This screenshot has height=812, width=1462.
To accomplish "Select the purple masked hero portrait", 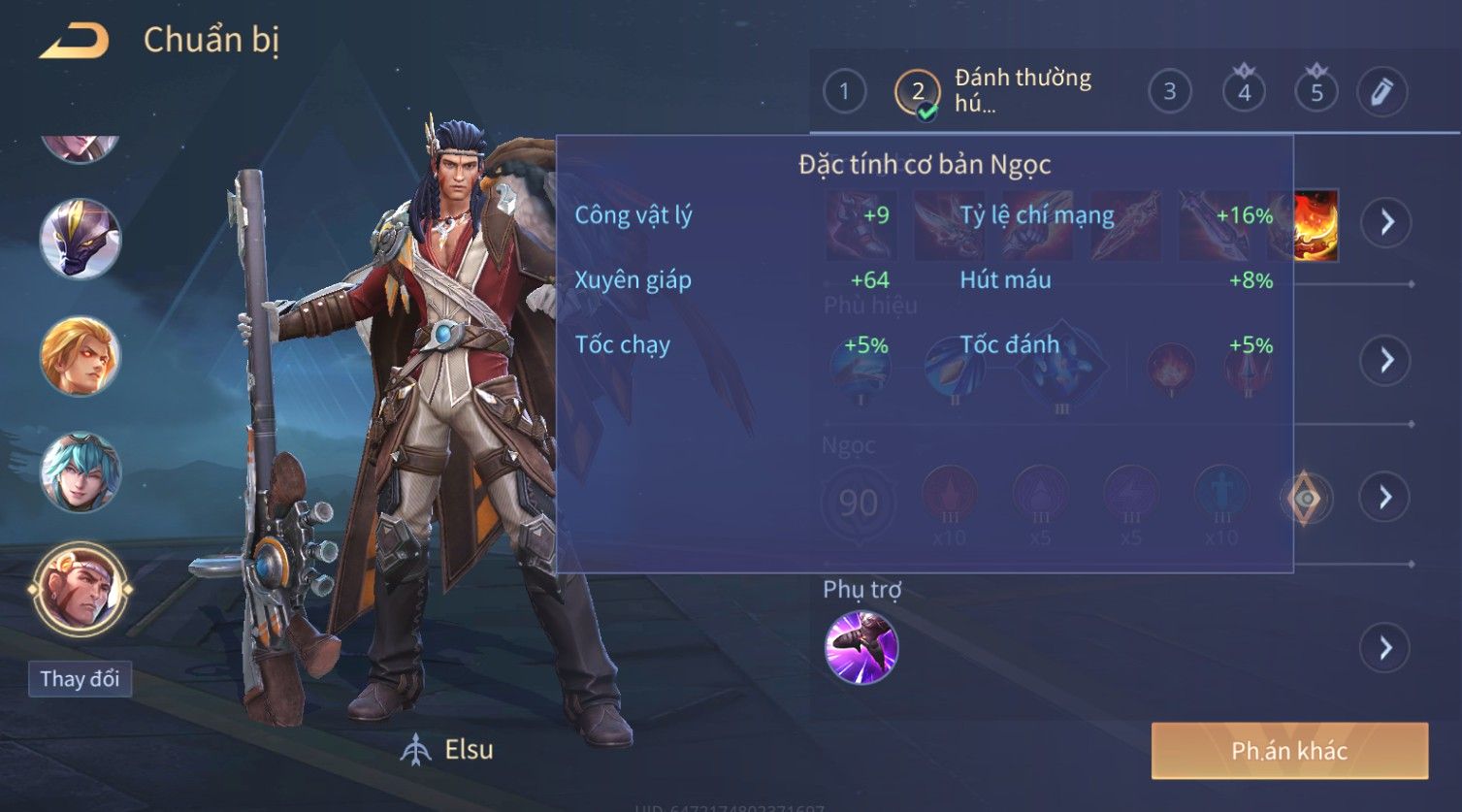I will coord(81,239).
